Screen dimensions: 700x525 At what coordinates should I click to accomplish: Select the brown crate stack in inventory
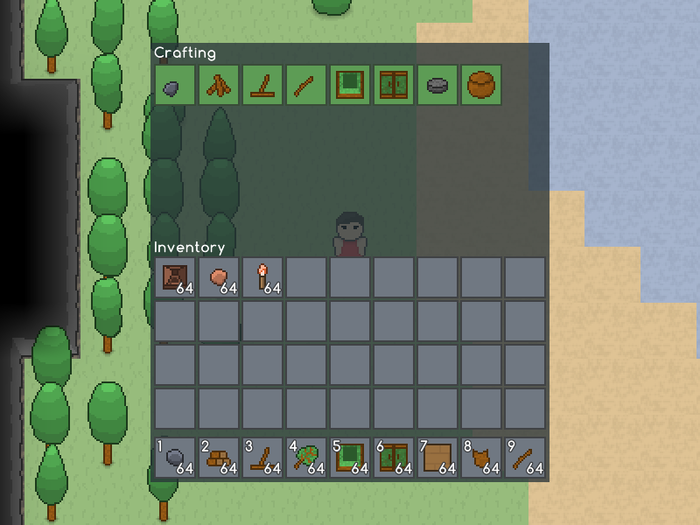[x=174, y=277]
